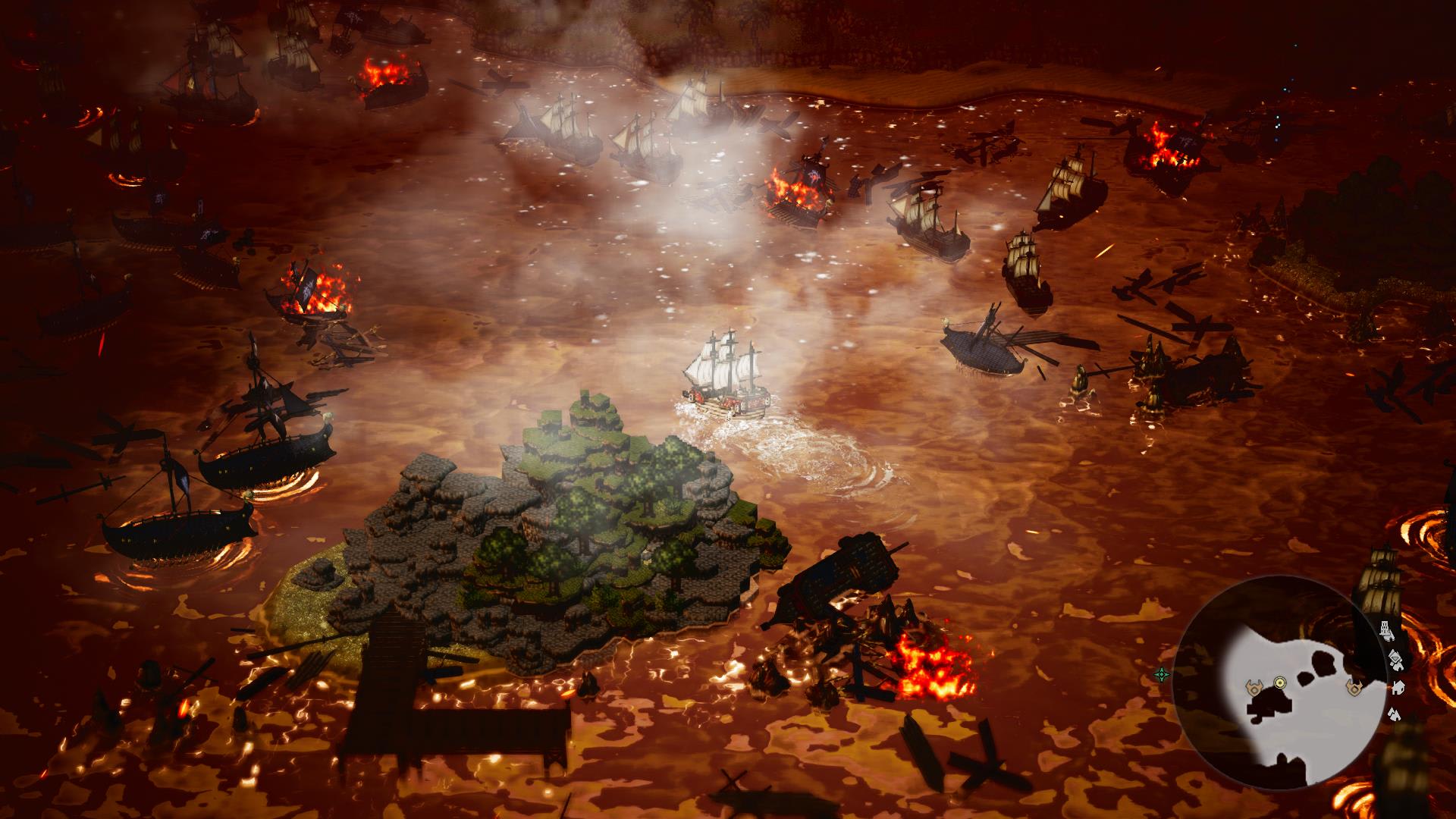Click the horned ship marker at the minimap's left edge
1456x819 pixels.
click(1254, 688)
